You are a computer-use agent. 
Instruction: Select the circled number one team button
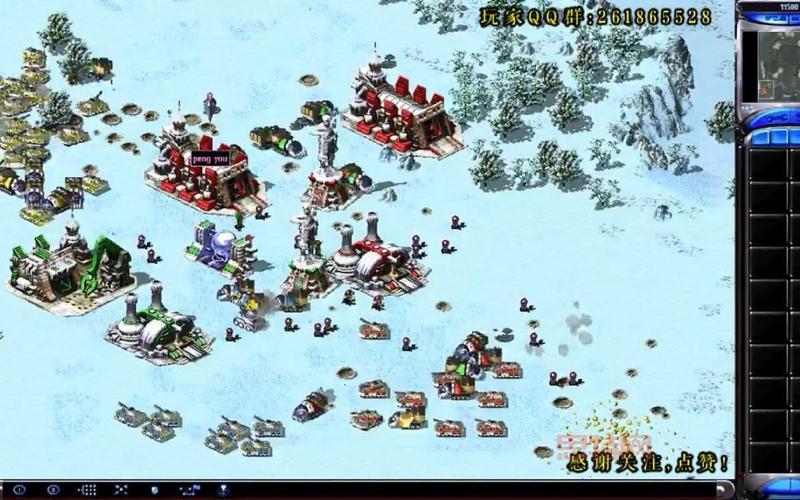(19, 489)
